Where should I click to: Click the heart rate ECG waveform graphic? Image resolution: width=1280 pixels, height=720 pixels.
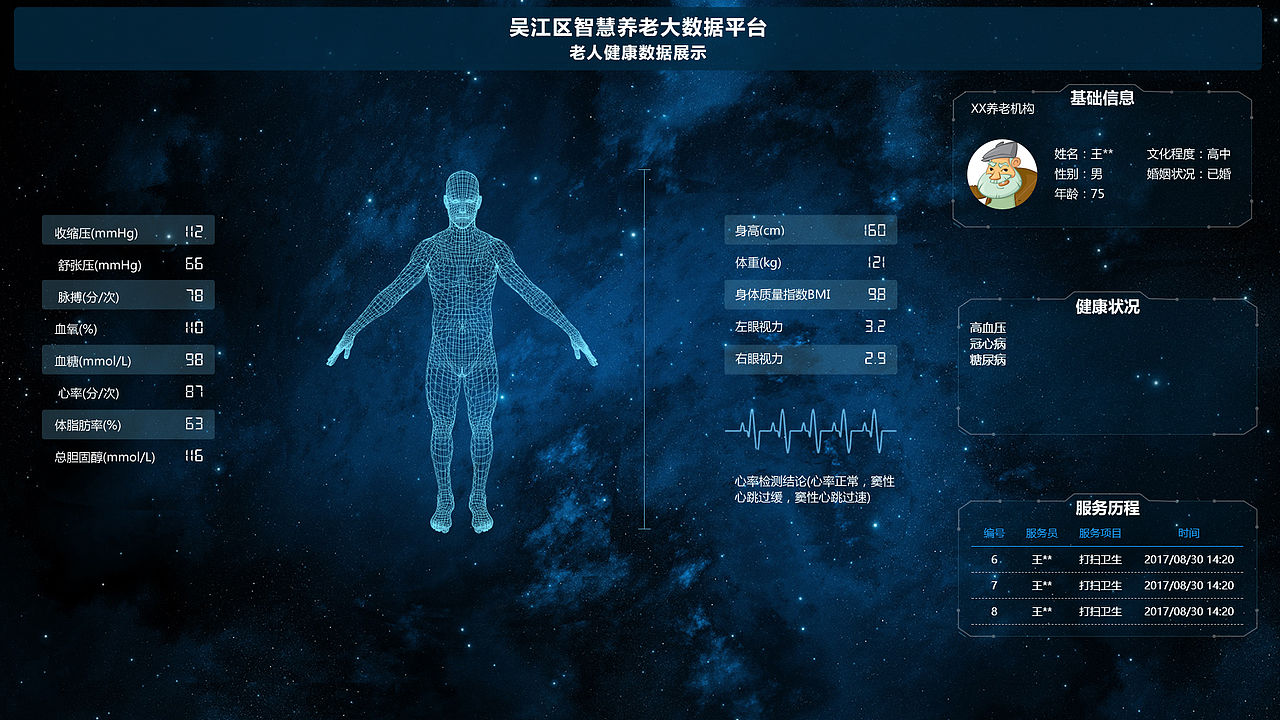point(810,430)
